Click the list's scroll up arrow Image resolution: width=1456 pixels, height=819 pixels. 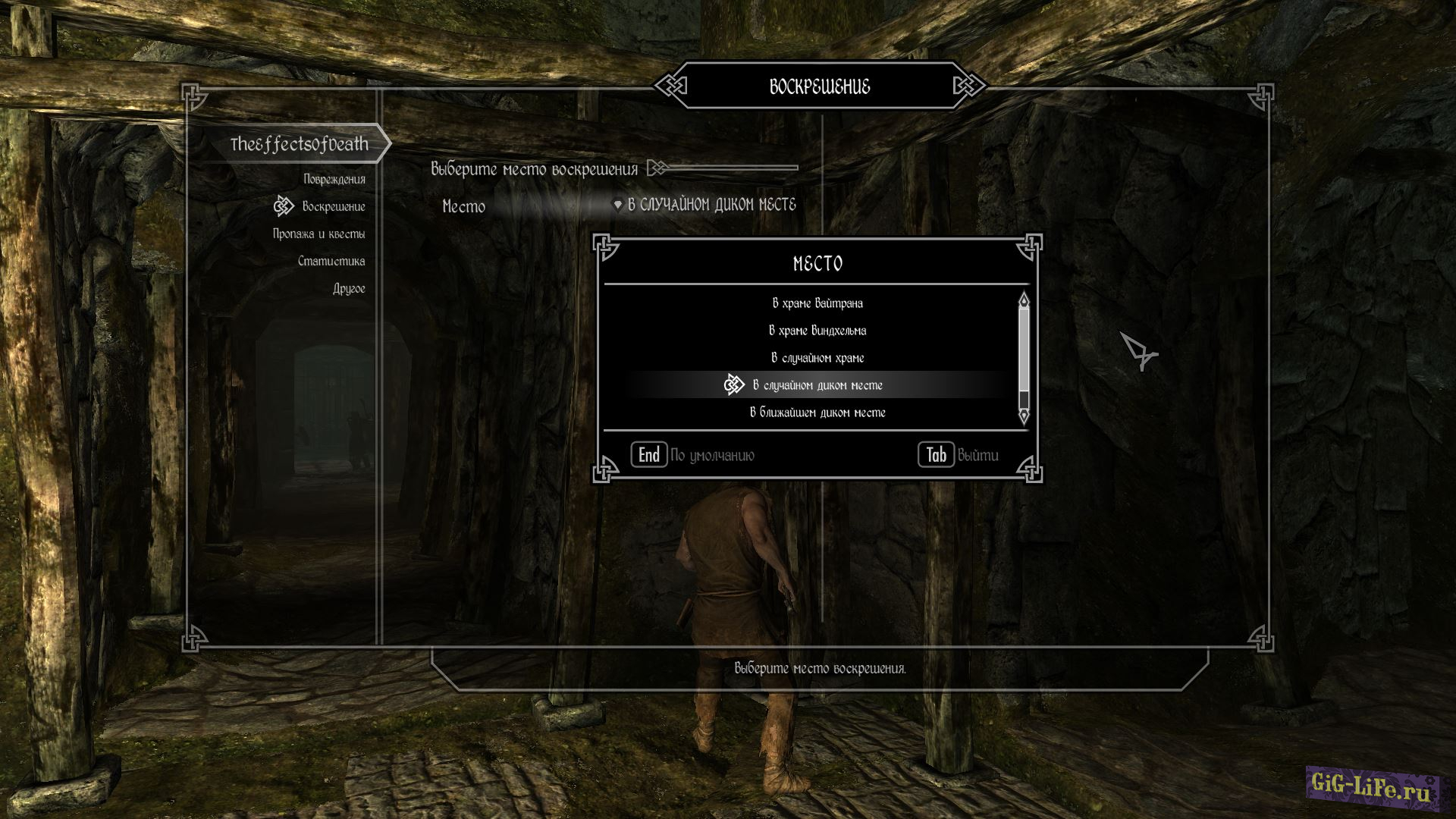(1024, 300)
